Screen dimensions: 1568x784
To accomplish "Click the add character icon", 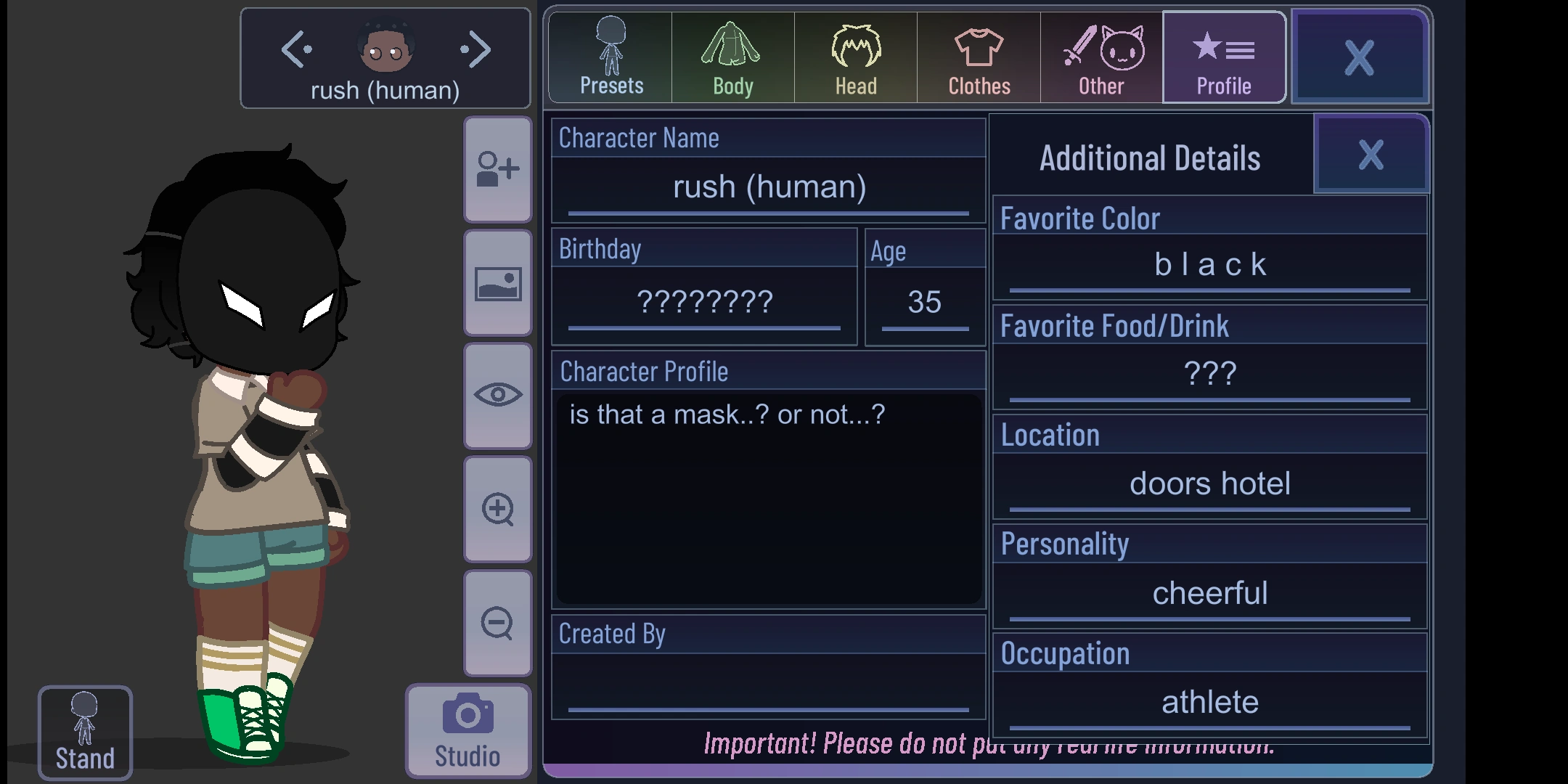I will click(x=497, y=168).
